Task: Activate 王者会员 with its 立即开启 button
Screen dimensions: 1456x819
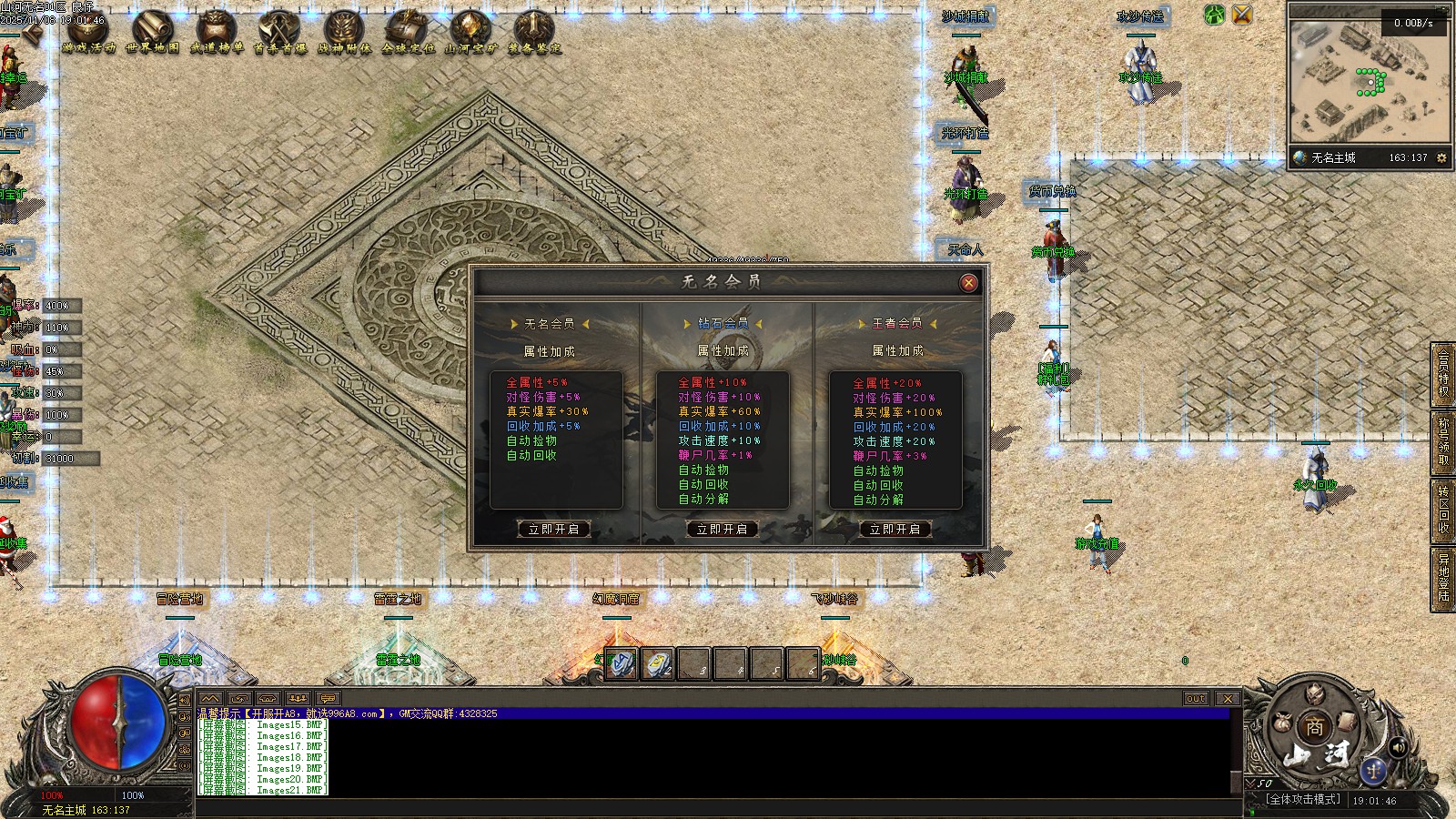Action: (x=895, y=529)
